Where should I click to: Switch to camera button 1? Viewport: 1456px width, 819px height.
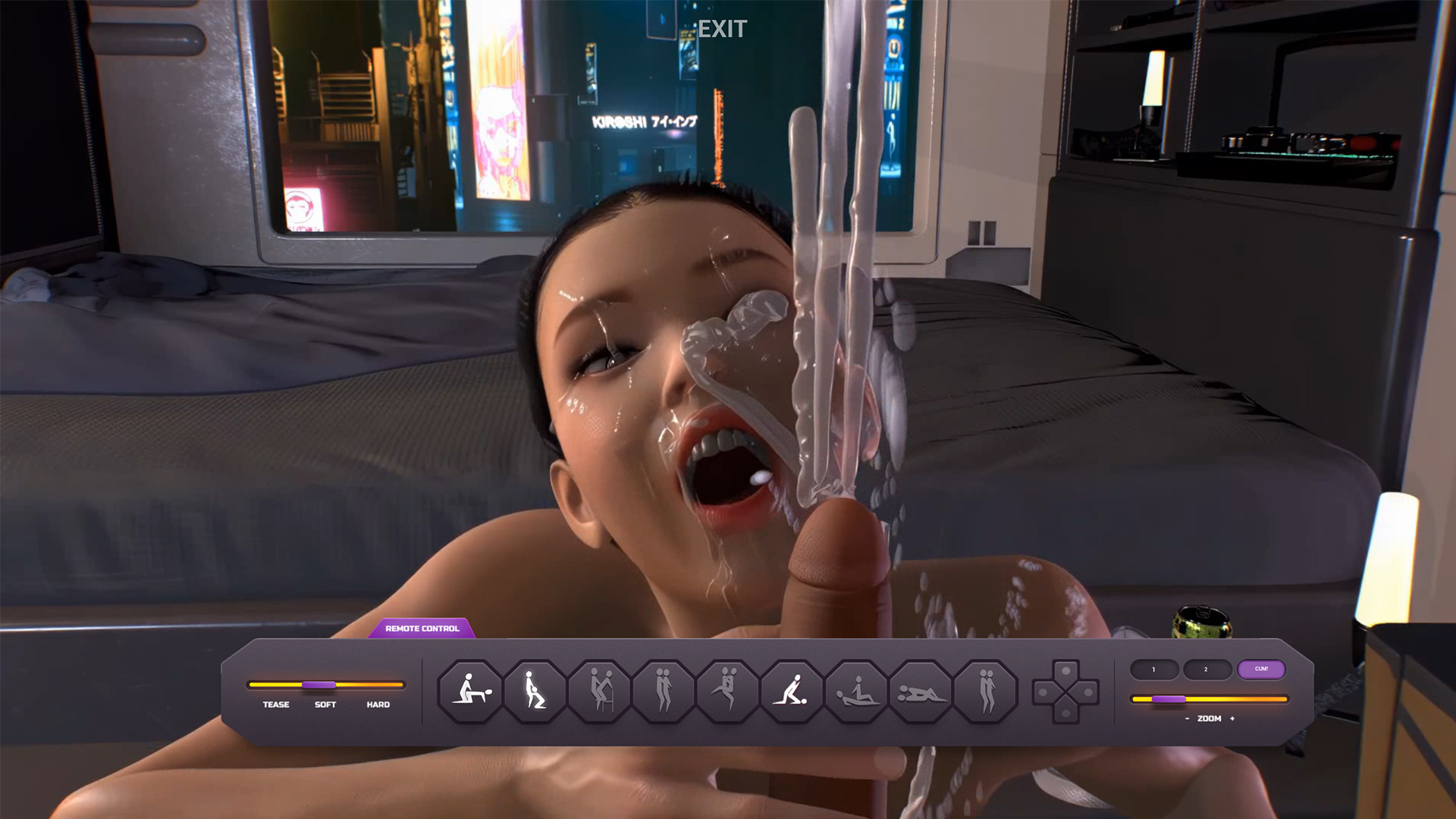1153,670
